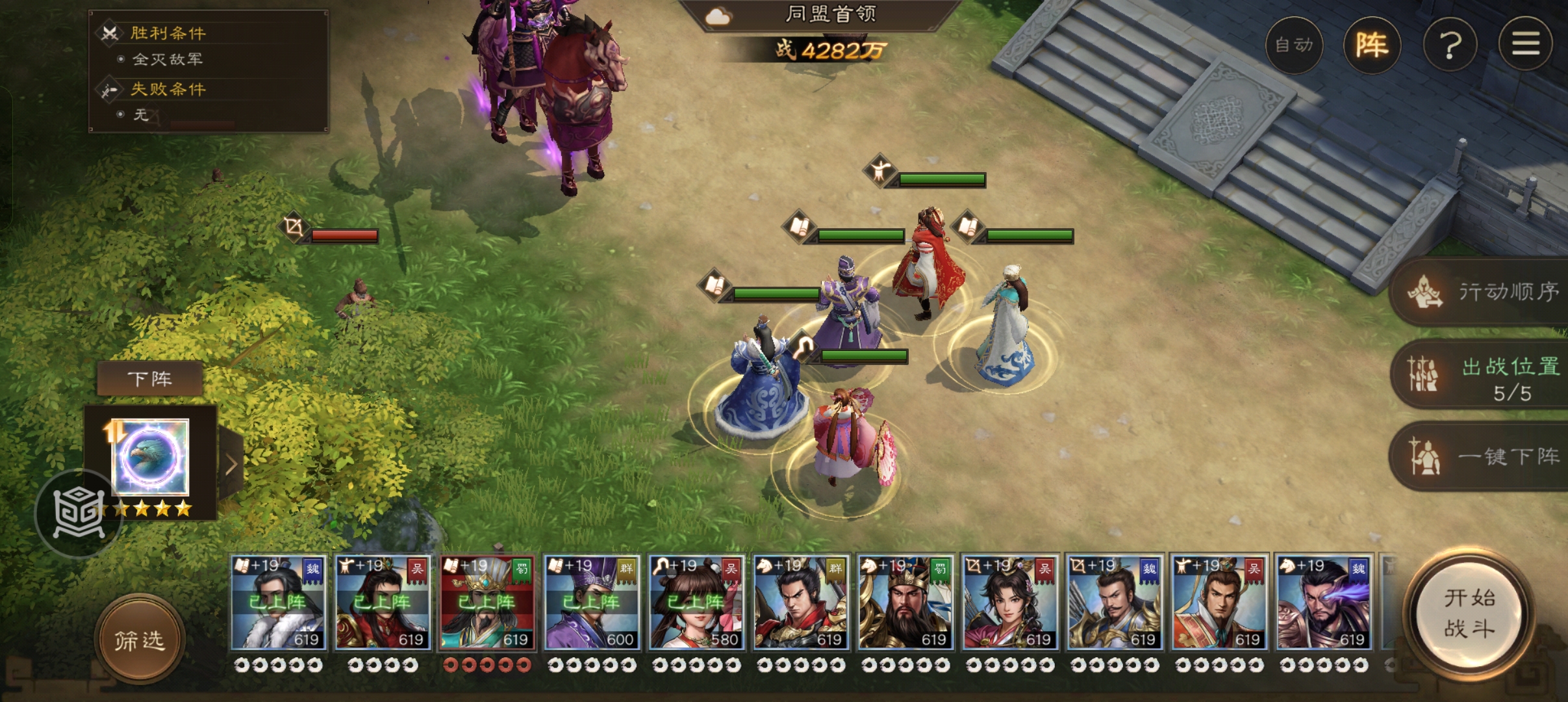Select the deployed hero card rated 600

pos(592,603)
